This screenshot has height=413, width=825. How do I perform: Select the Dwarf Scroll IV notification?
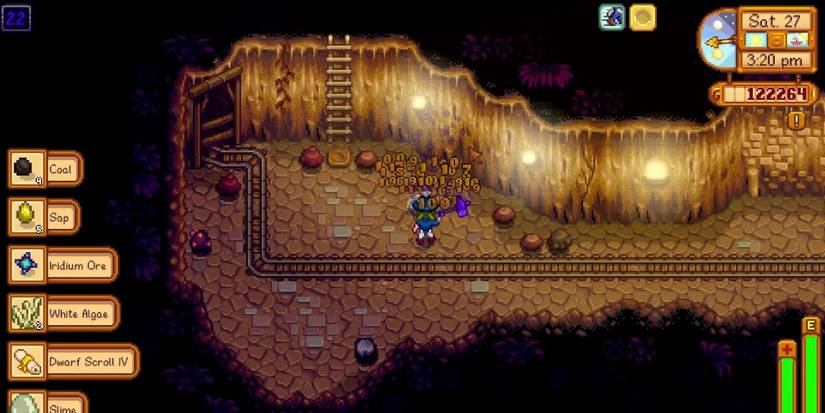click(x=72, y=361)
